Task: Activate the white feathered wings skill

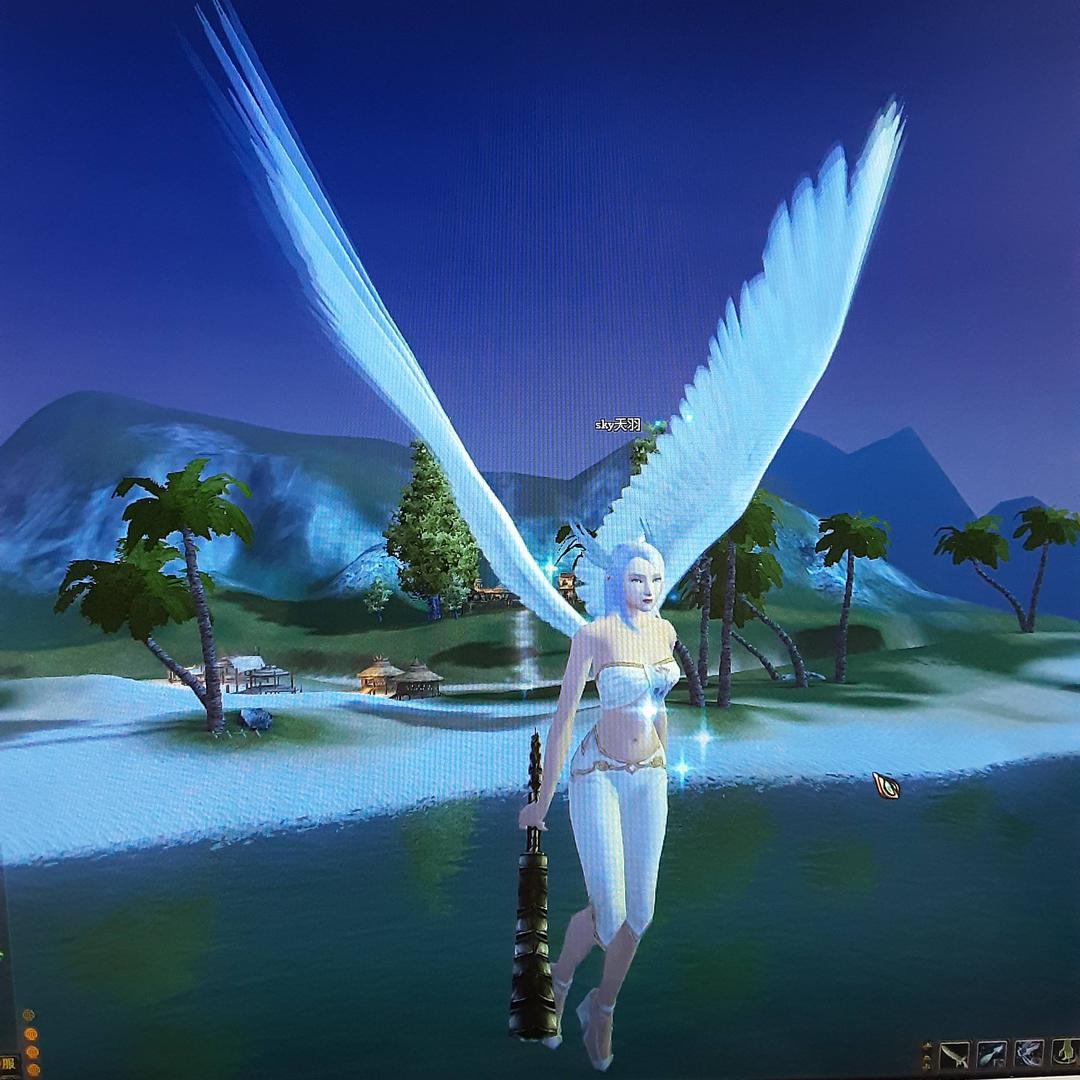Action: click(x=1029, y=1054)
